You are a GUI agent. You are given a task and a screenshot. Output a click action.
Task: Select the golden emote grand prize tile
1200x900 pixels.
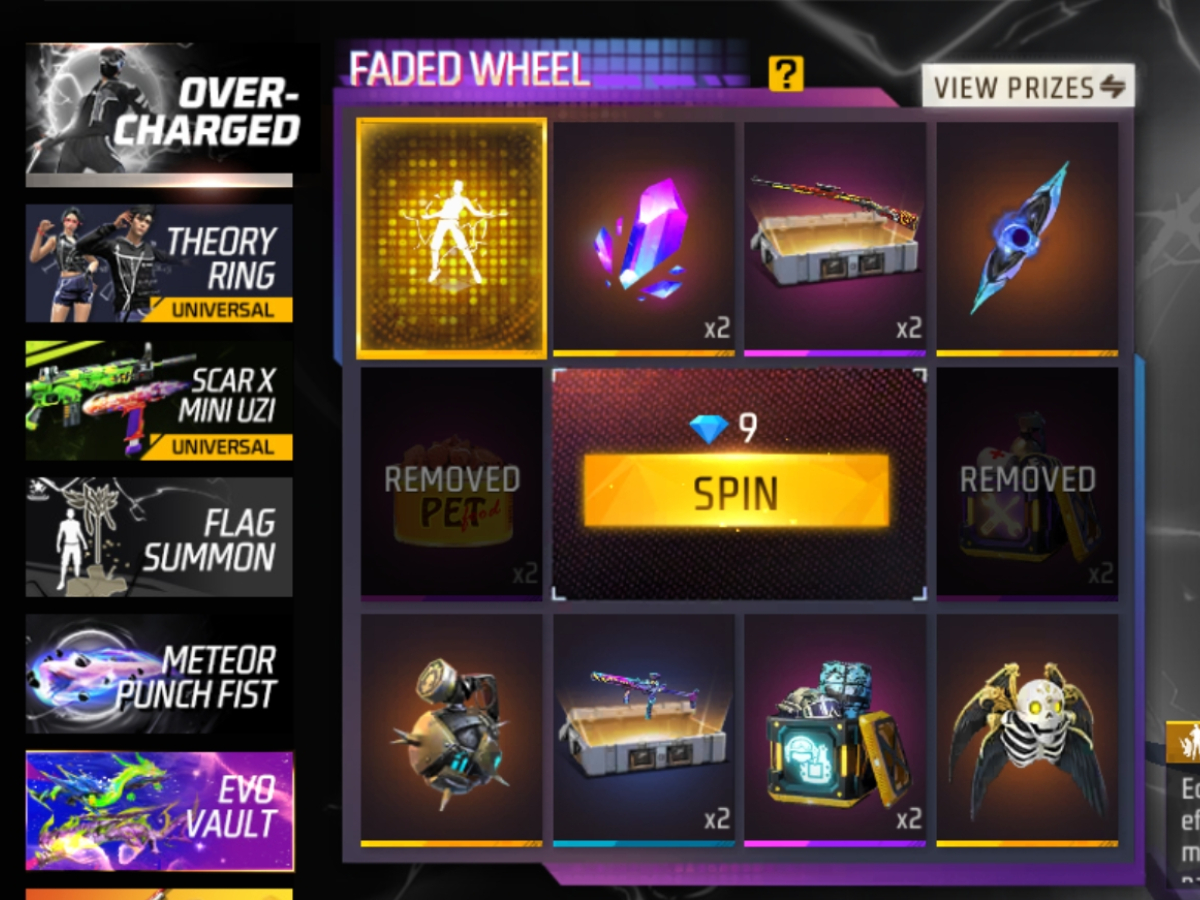[x=452, y=238]
